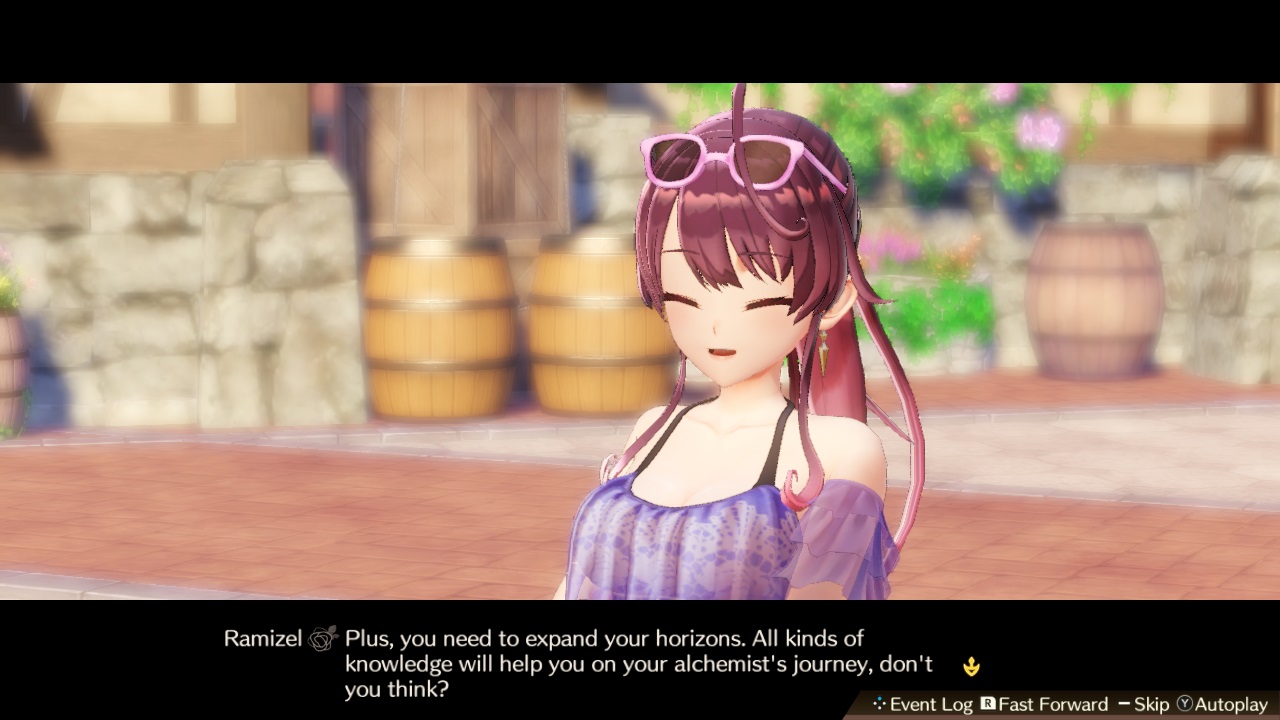The image size is (1280, 720).
Task: Open the Event Log sparkle icon
Action: pos(880,704)
